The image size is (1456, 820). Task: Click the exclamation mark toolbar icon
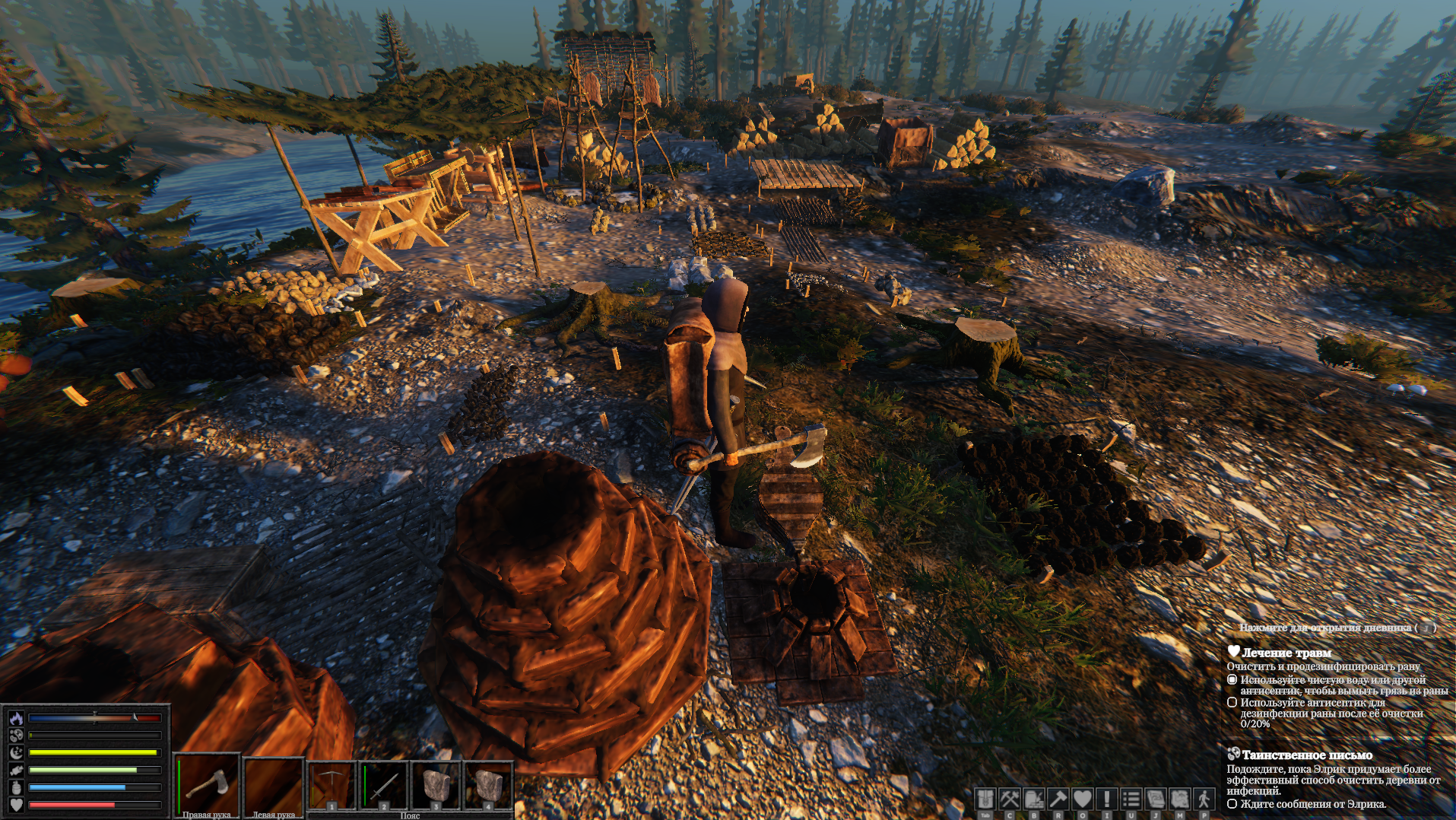(x=1107, y=799)
